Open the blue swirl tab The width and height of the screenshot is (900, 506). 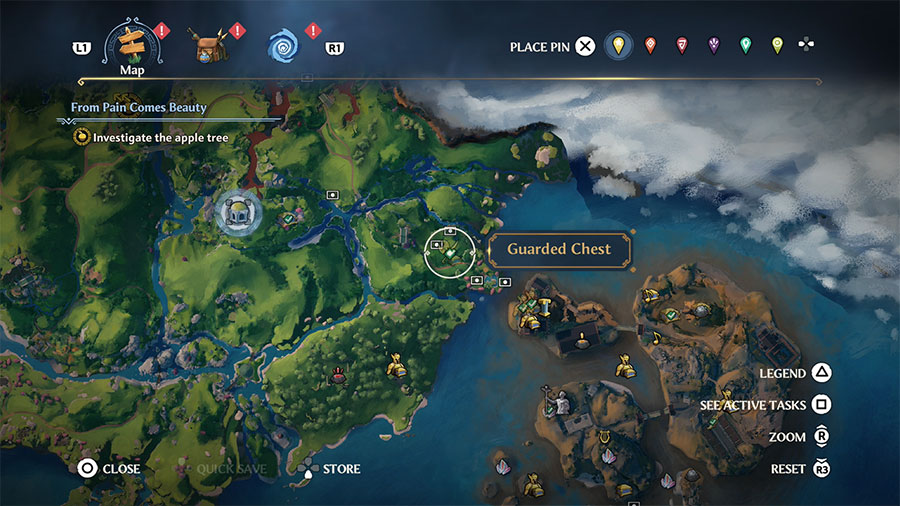(x=285, y=45)
